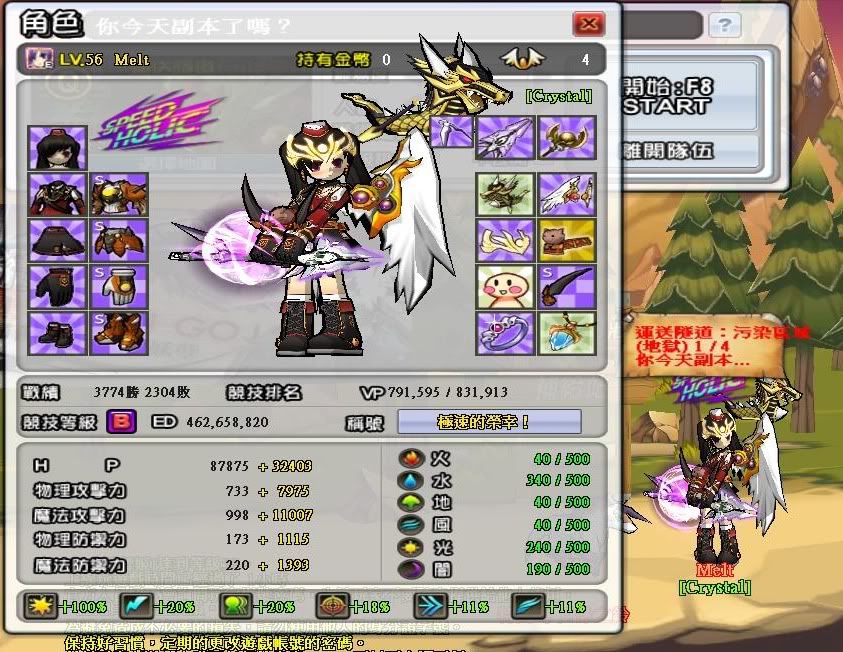The height and width of the screenshot is (652, 843).
Task: Select the brown cat accessory slot
Action: pyautogui.click(x=567, y=240)
